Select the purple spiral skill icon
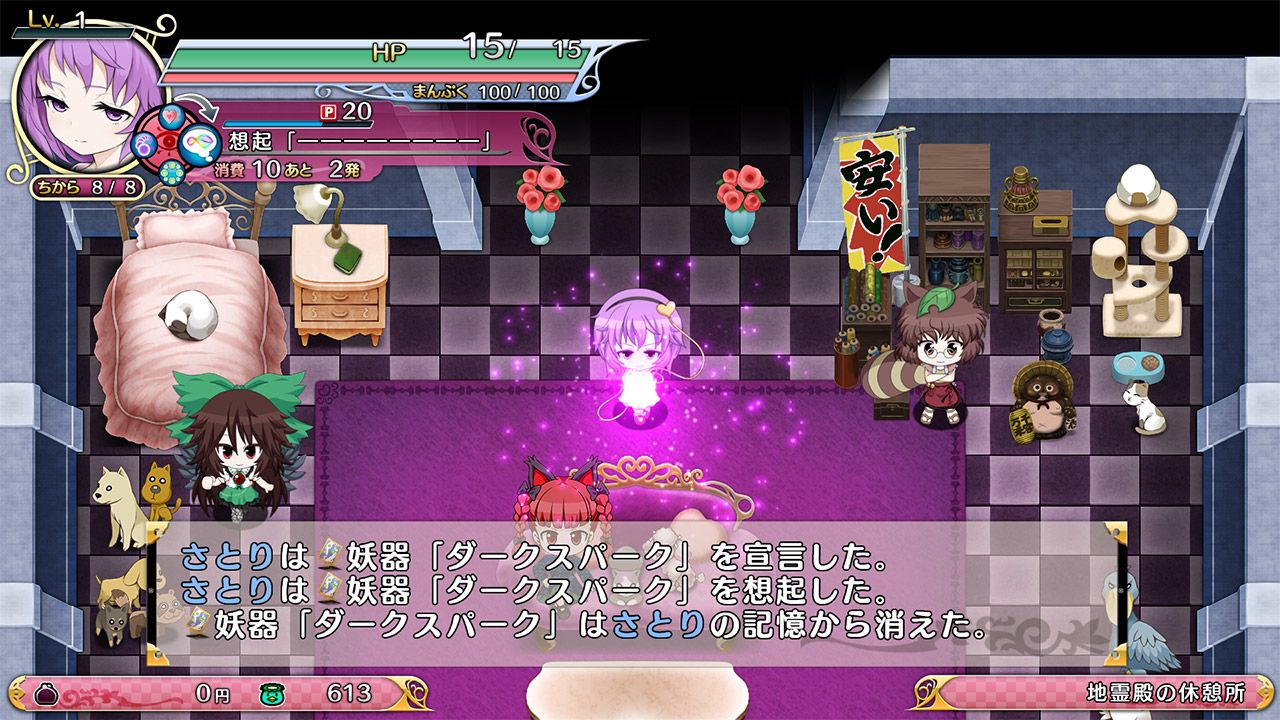 pyautogui.click(x=143, y=146)
